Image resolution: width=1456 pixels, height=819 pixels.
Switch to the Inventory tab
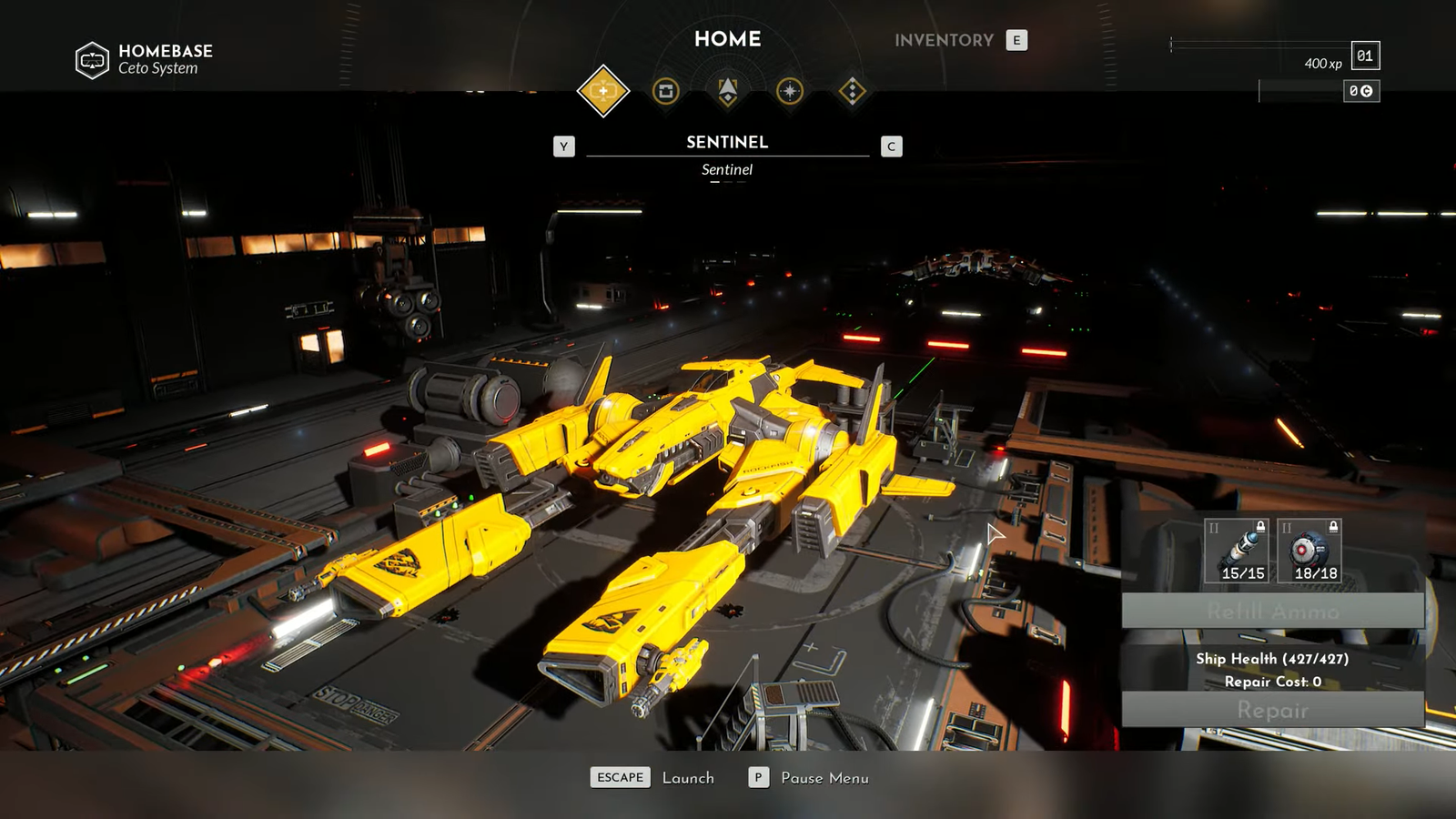[x=944, y=40]
